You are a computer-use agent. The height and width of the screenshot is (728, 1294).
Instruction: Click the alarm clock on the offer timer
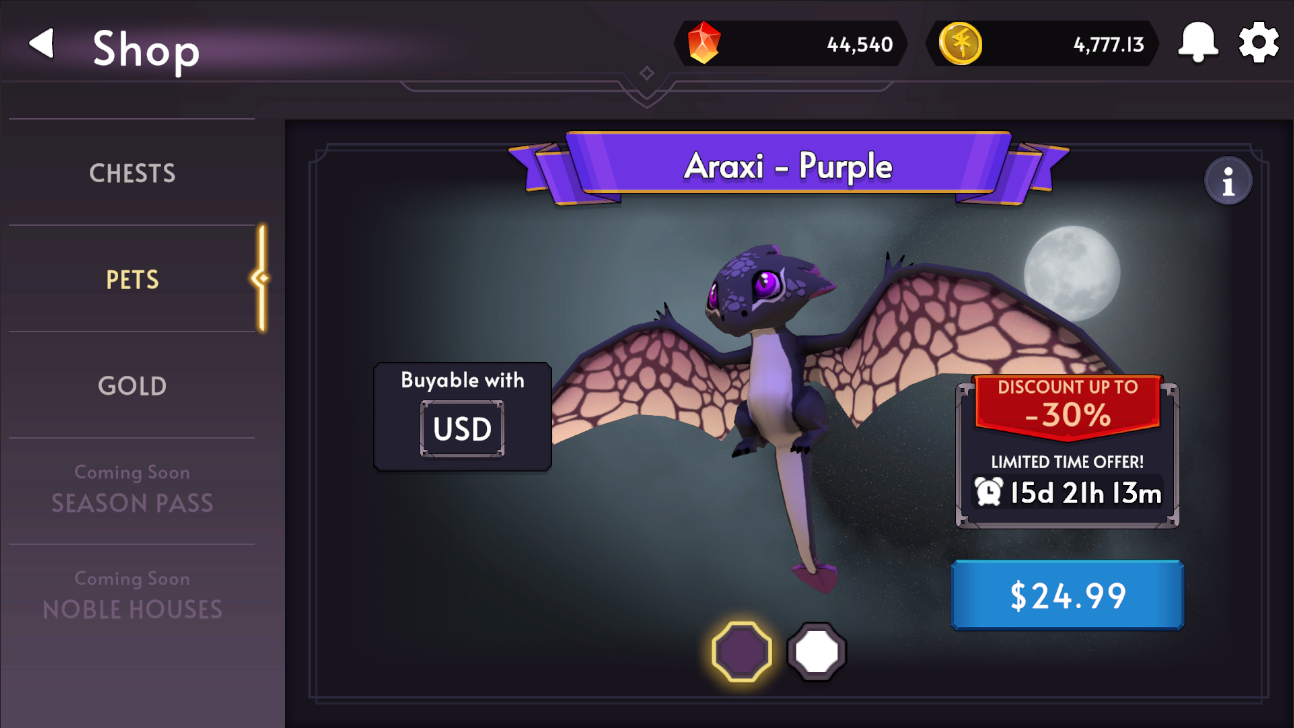pos(990,491)
